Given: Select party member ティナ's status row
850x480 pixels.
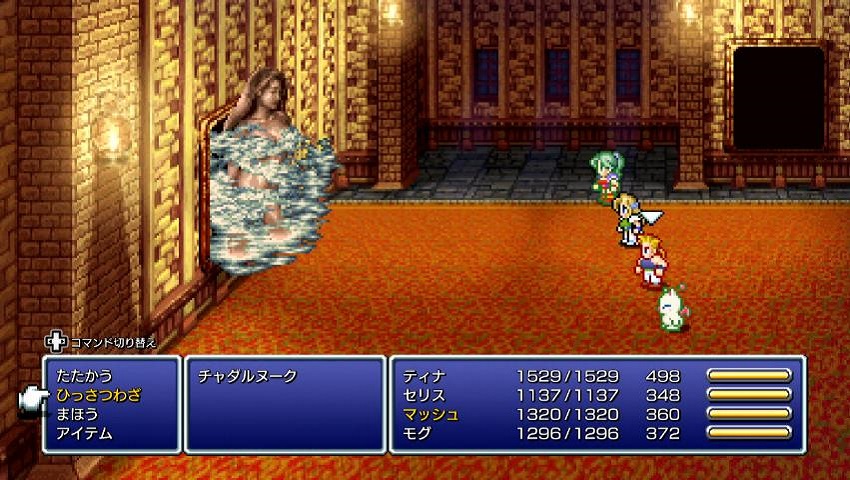Looking at the screenshot, I should click(x=596, y=376).
